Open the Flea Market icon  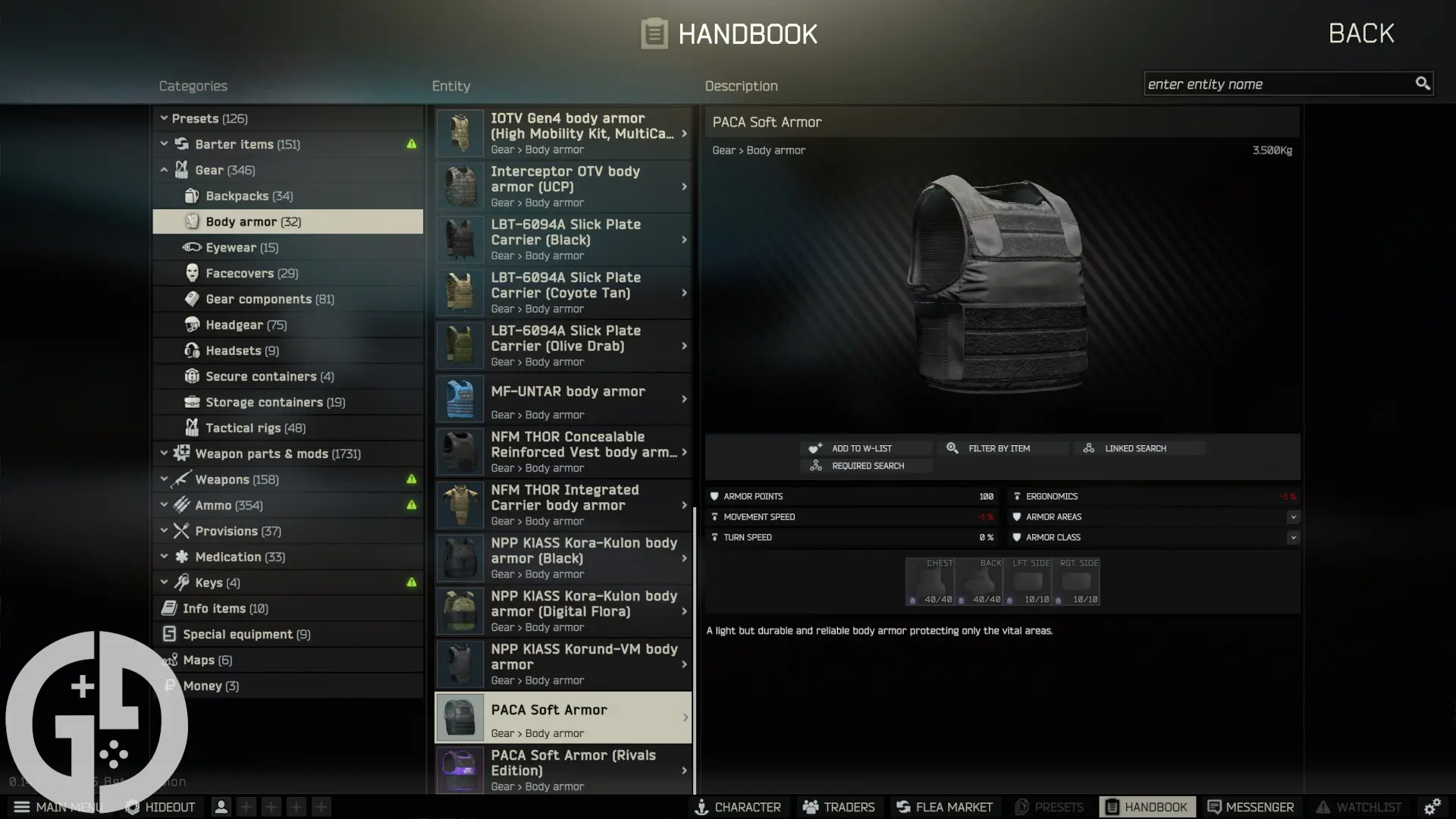[x=902, y=807]
